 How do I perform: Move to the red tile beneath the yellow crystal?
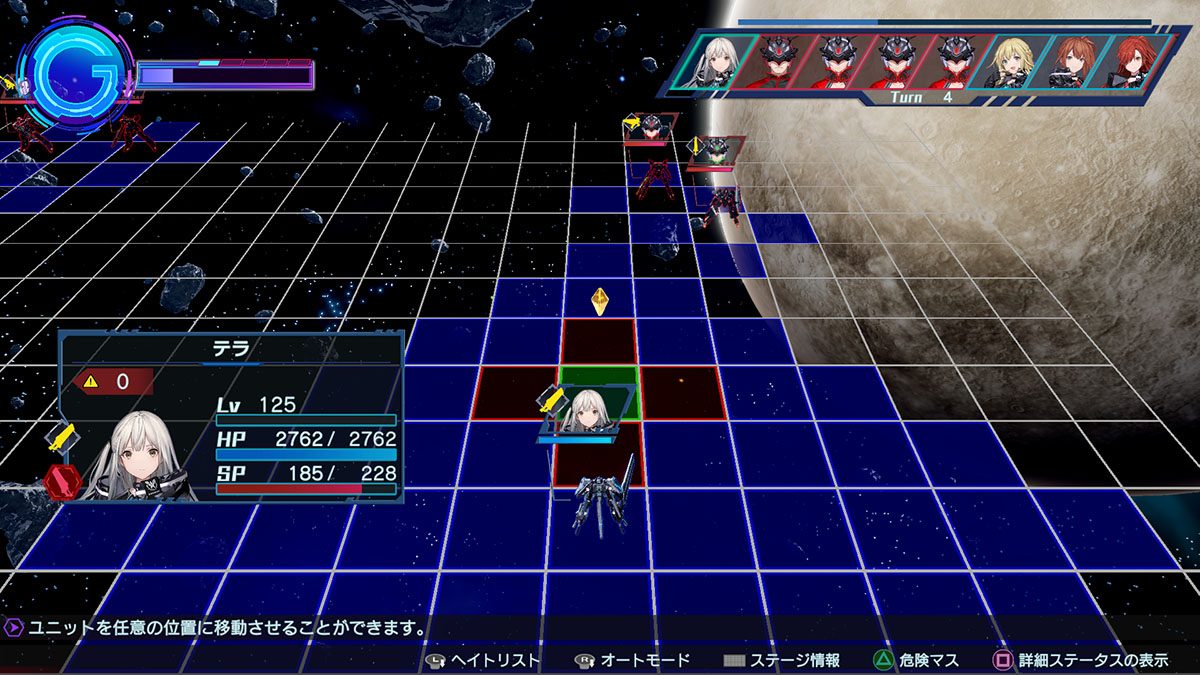tap(599, 341)
